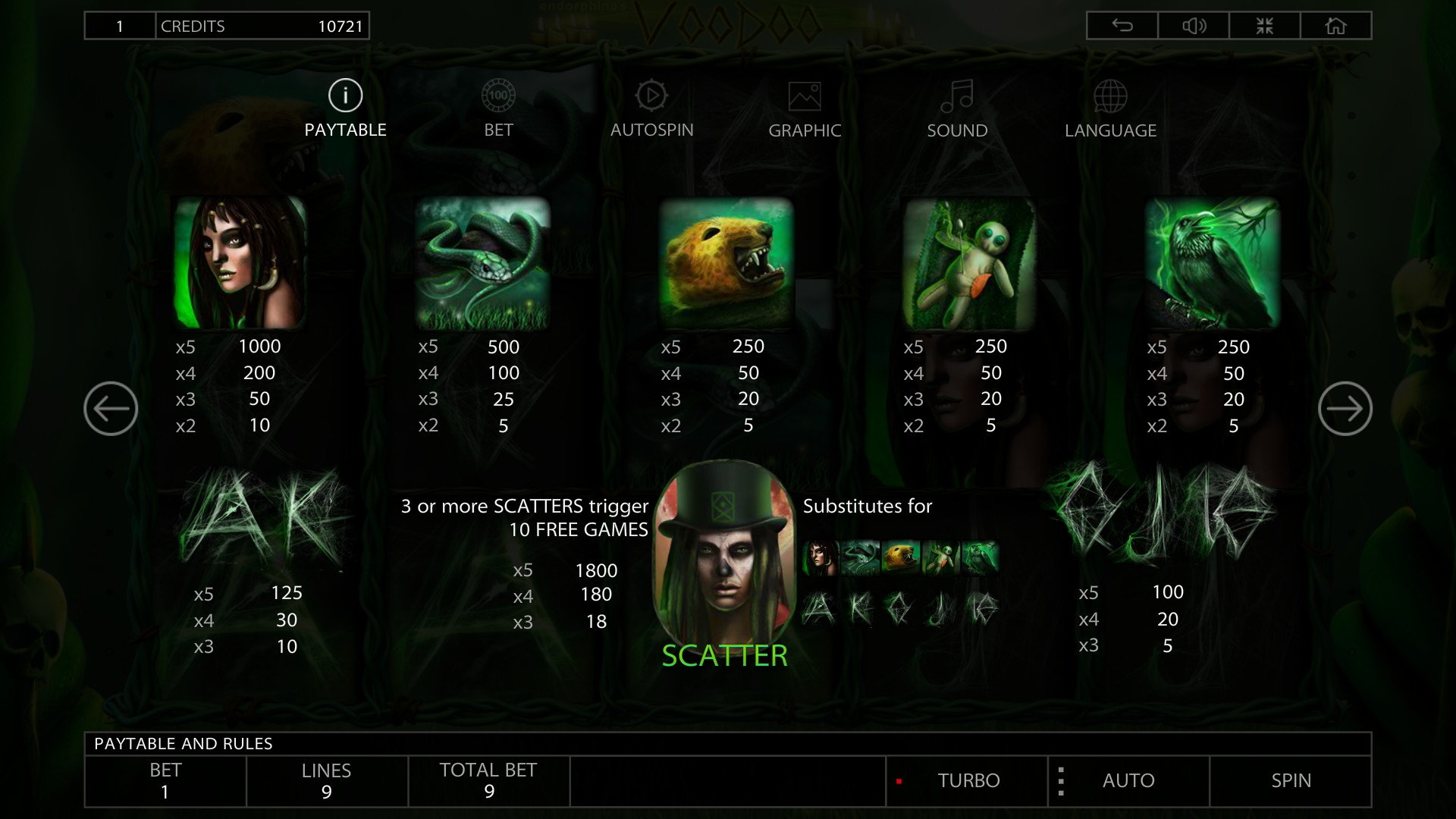
Task: Open the Bet settings tab
Action: [498, 108]
